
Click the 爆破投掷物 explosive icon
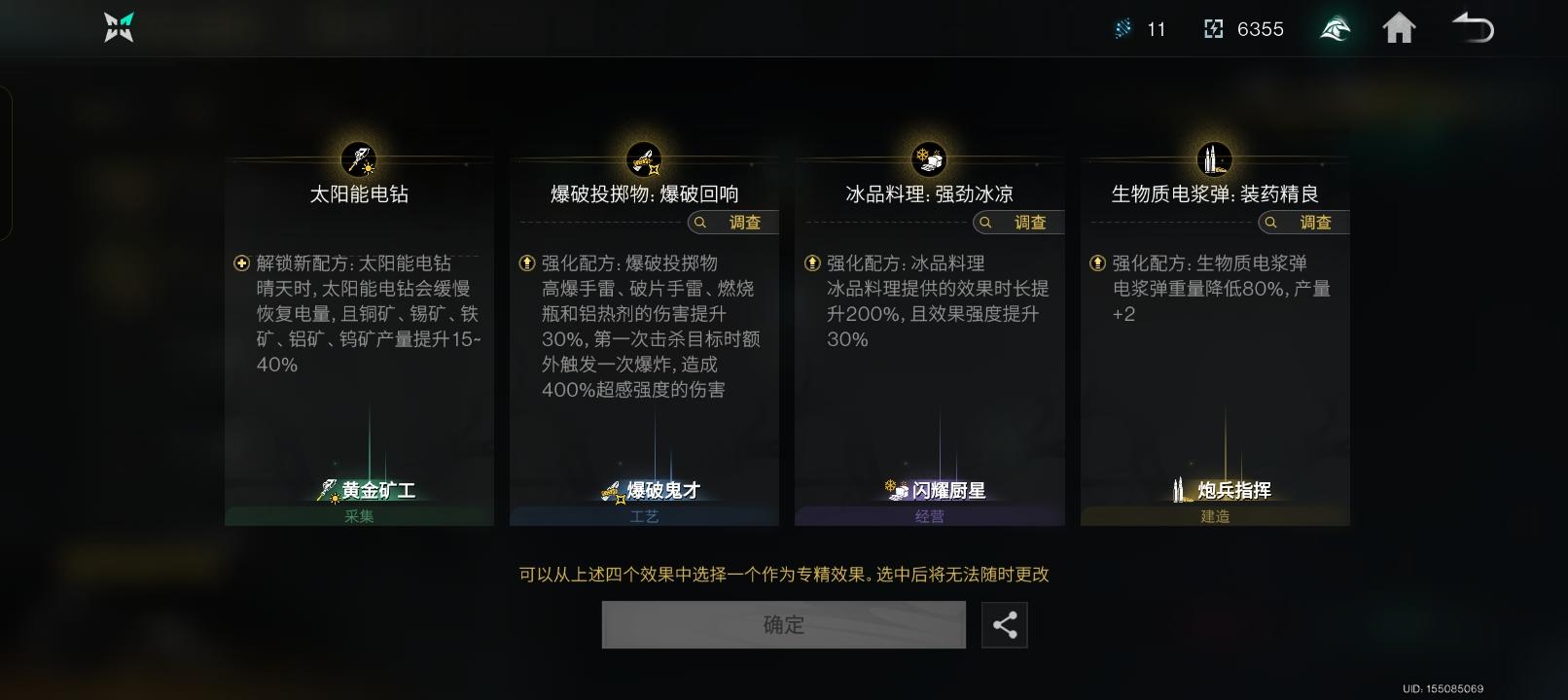tap(644, 158)
